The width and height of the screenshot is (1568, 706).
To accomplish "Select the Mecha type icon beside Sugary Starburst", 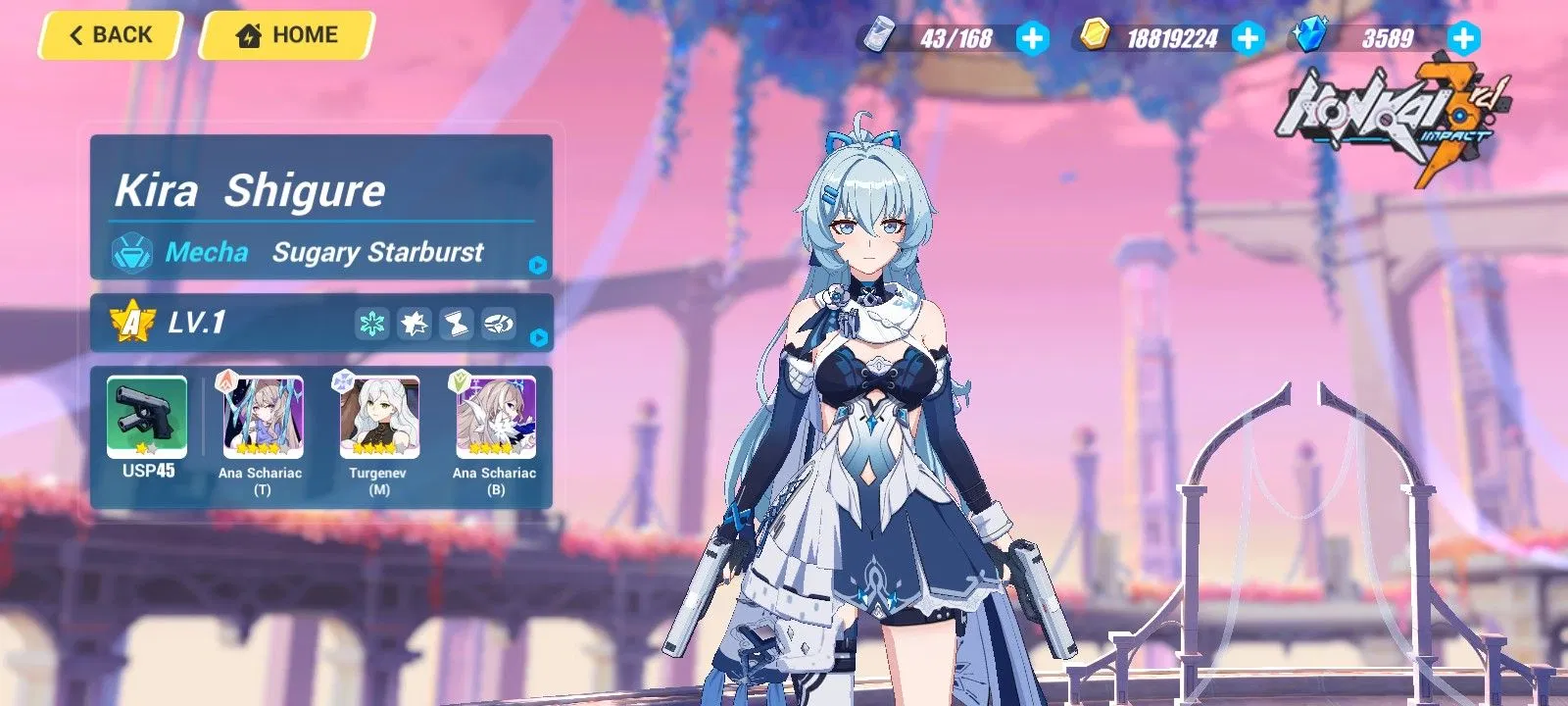I will tap(135, 253).
